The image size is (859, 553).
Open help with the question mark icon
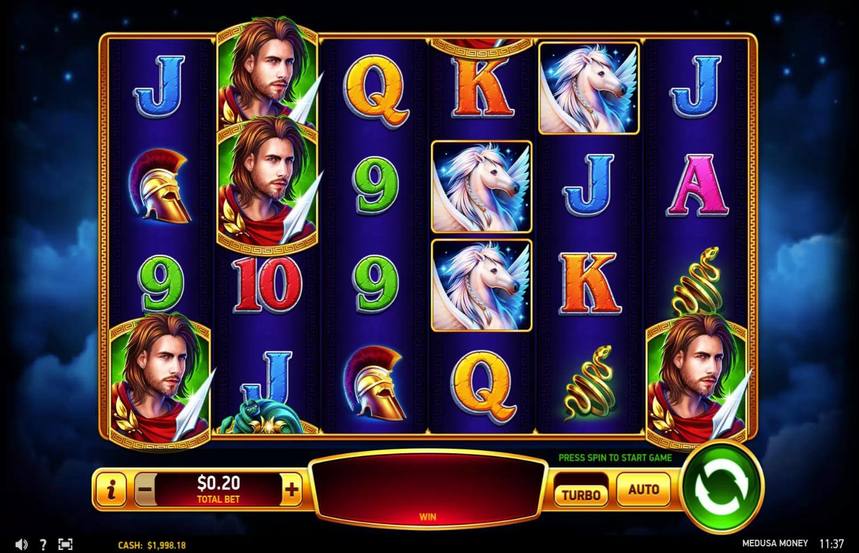pyautogui.click(x=43, y=544)
